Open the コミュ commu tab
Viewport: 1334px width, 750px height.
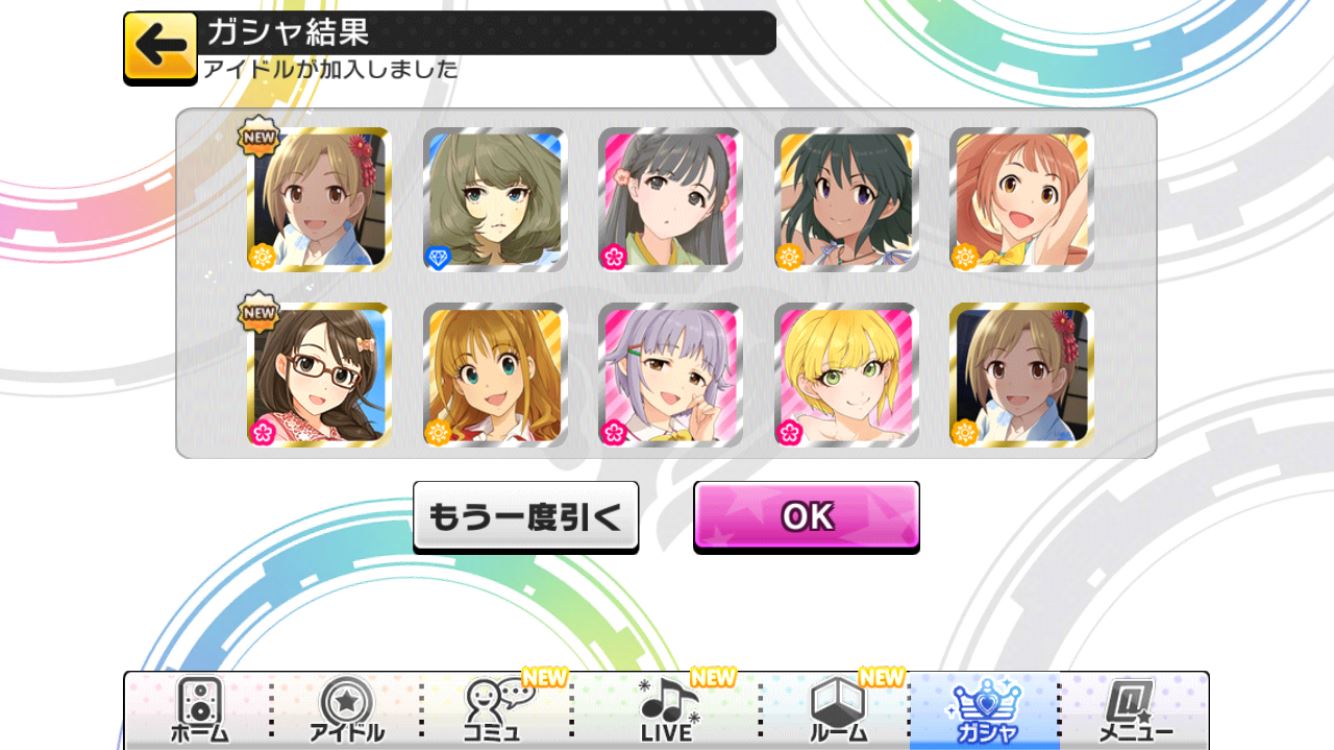[x=496, y=710]
